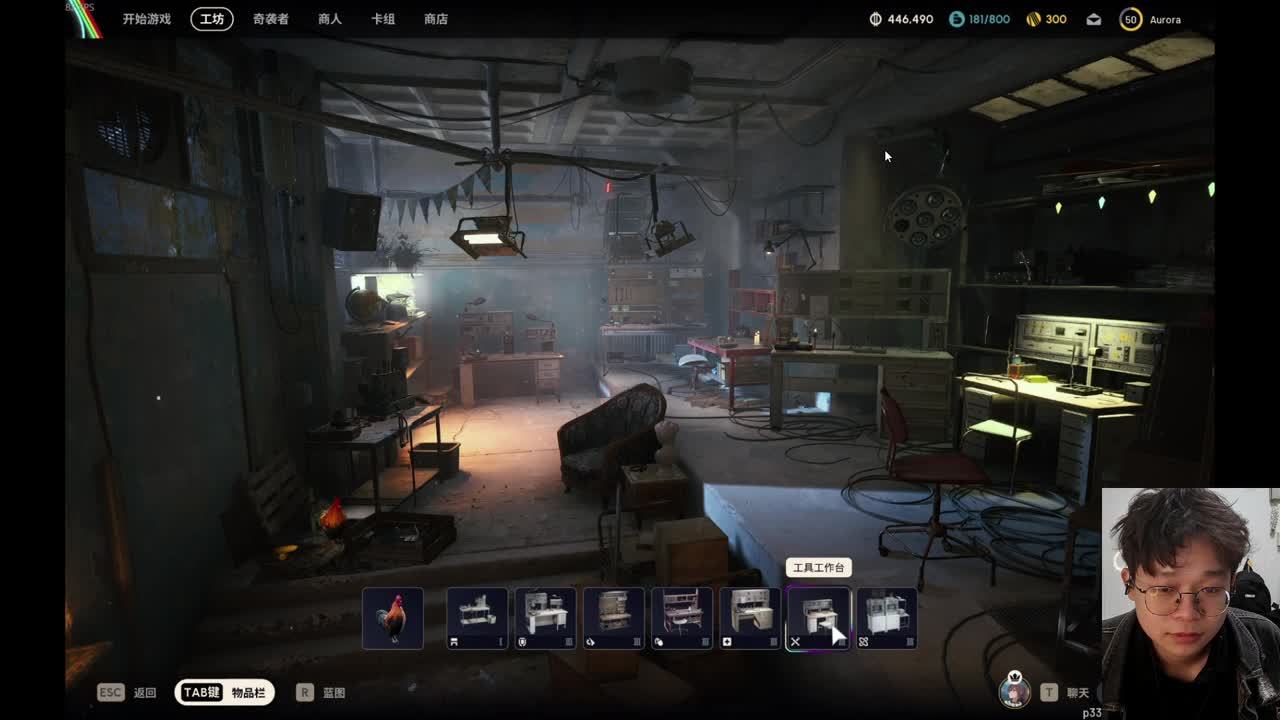Open the 蓝图 blueprint view

322,692
